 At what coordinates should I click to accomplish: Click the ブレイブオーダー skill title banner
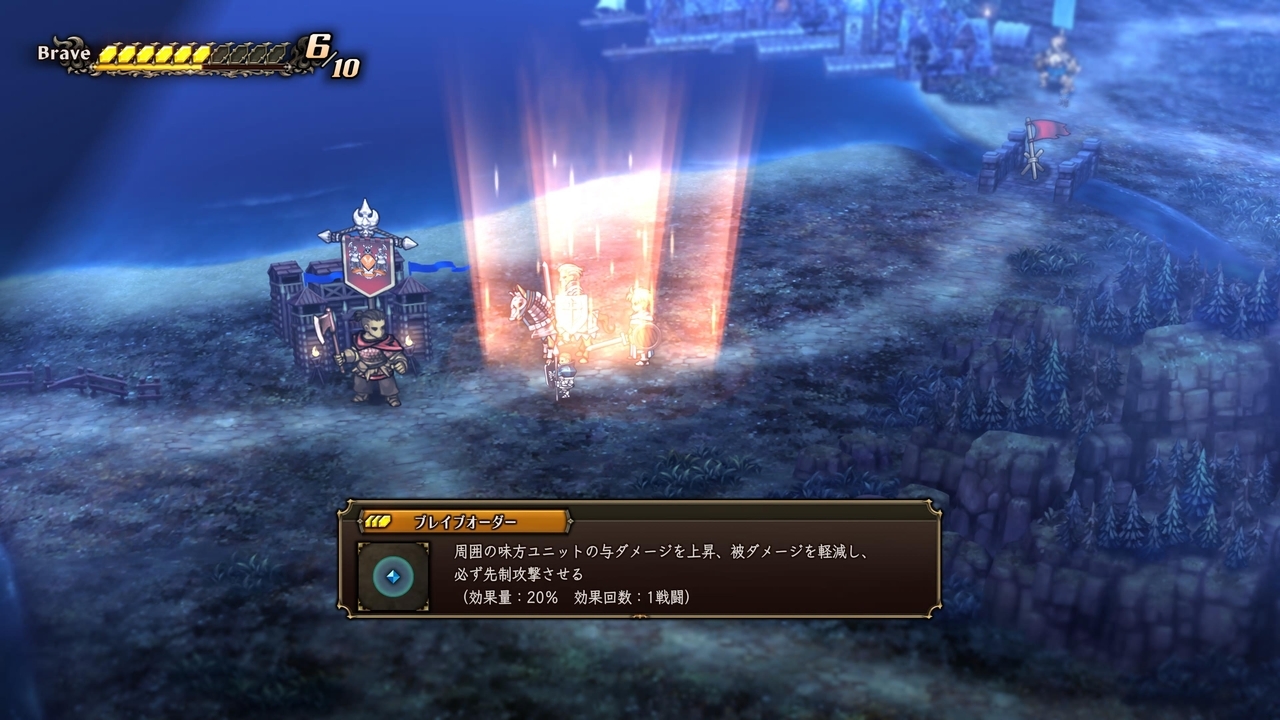[x=465, y=522]
